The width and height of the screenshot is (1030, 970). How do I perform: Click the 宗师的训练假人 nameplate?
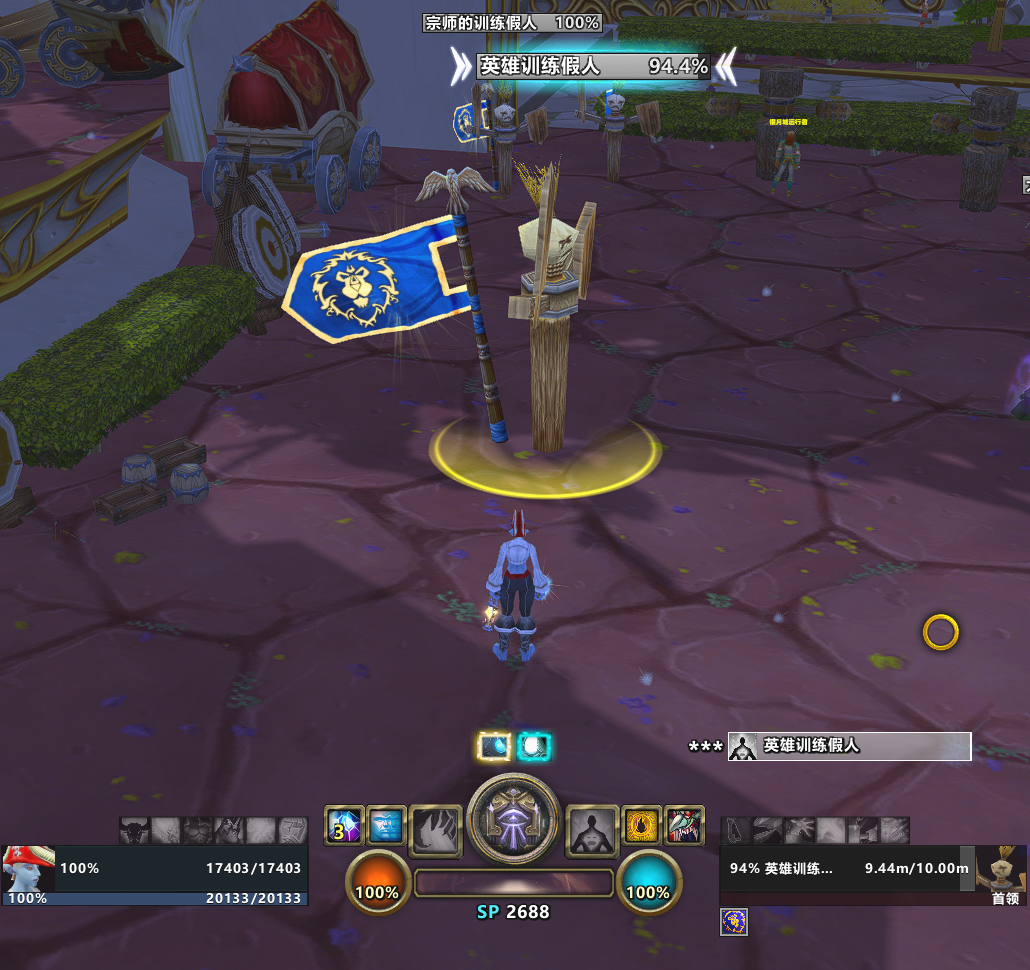(x=512, y=22)
